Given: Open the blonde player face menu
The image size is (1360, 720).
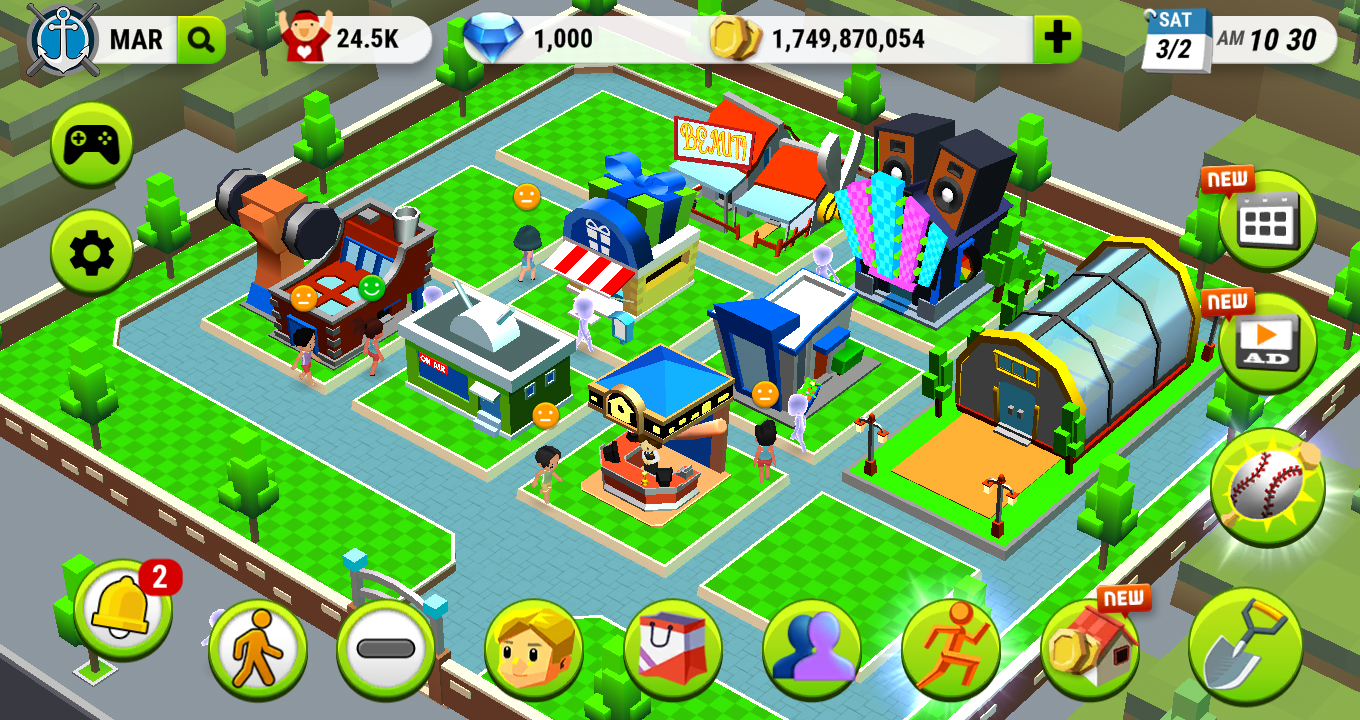Looking at the screenshot, I should pyautogui.click(x=534, y=650).
